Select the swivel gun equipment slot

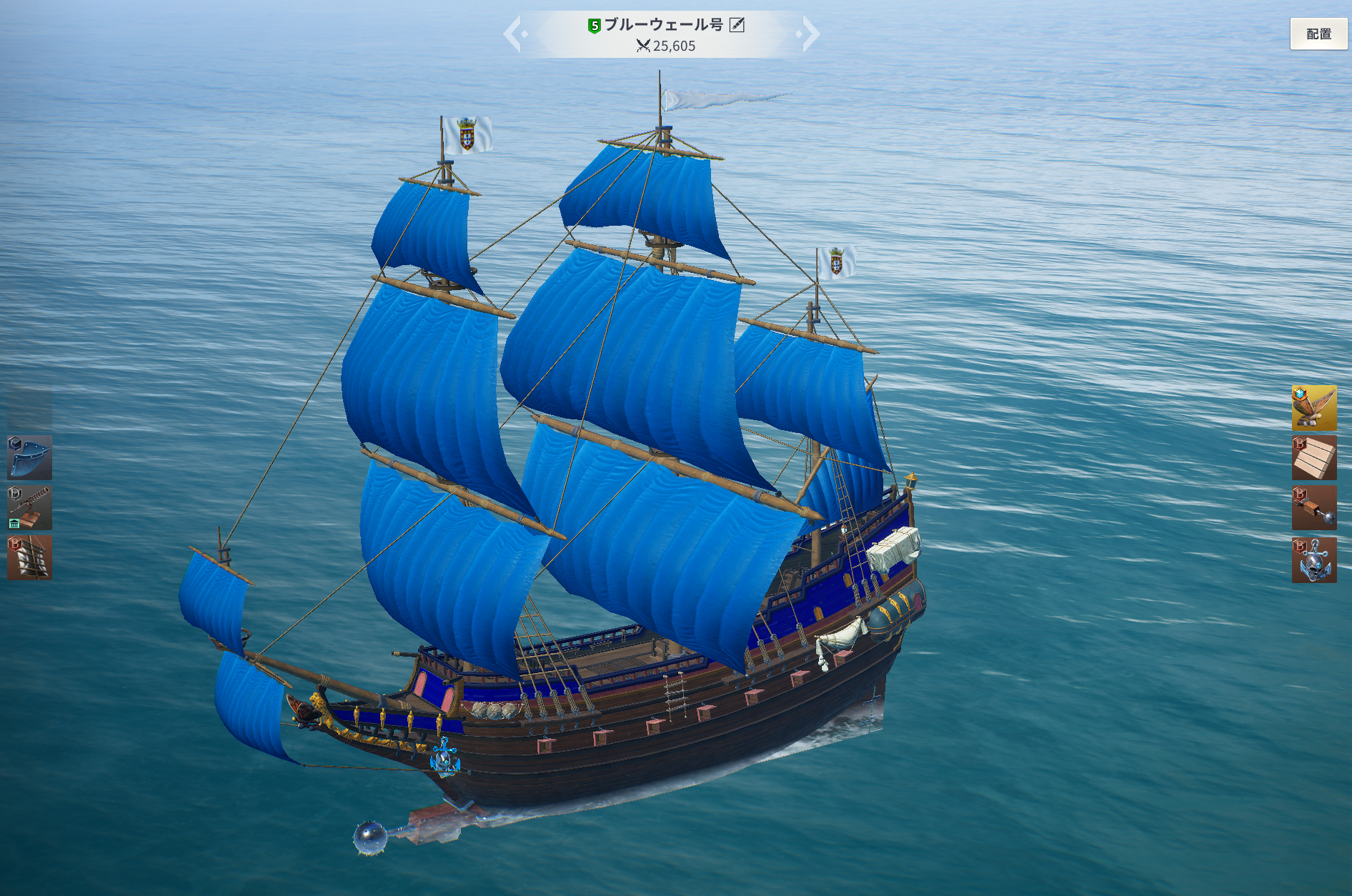click(x=29, y=508)
